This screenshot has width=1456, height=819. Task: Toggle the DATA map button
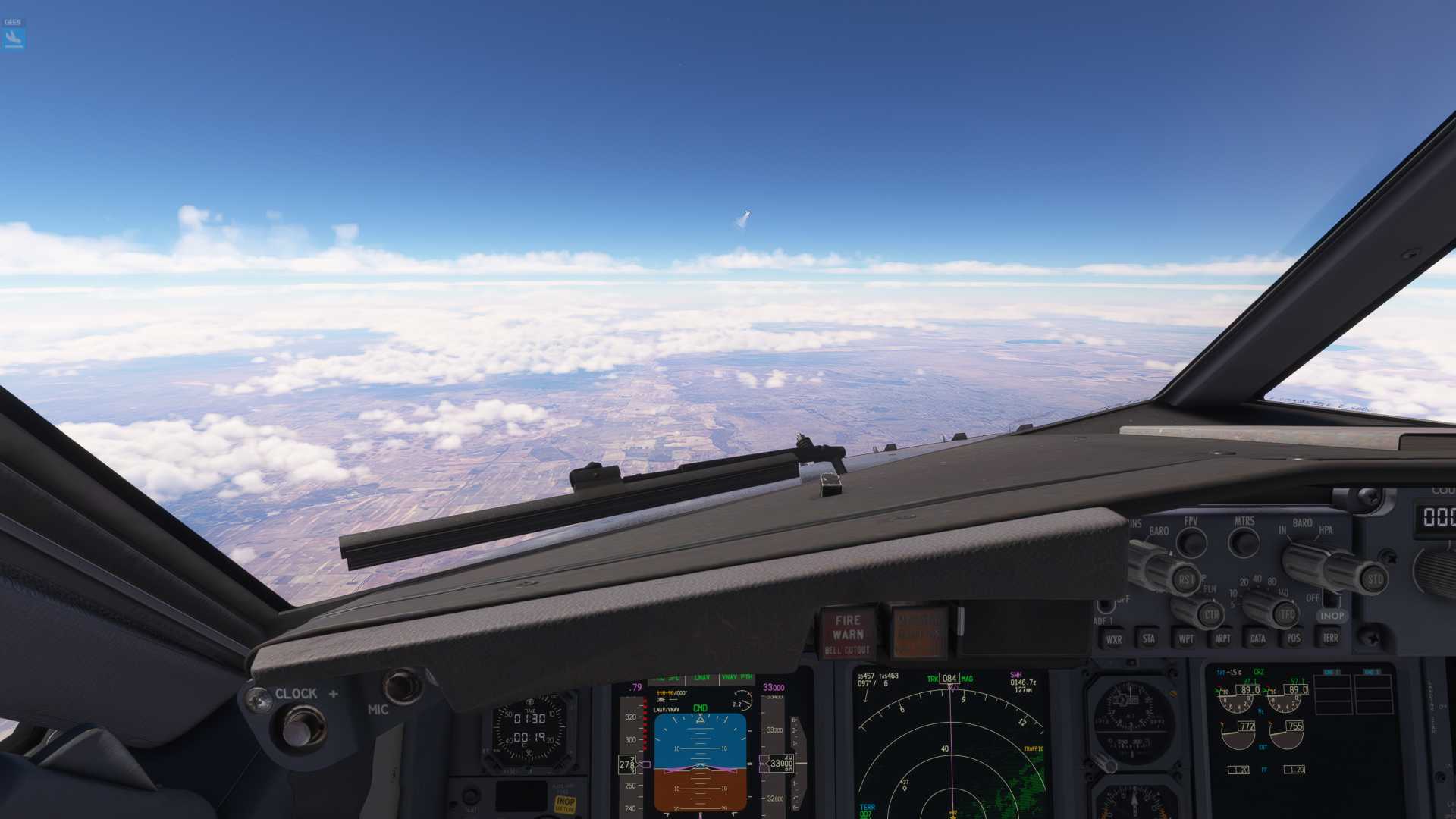pyautogui.click(x=1258, y=639)
